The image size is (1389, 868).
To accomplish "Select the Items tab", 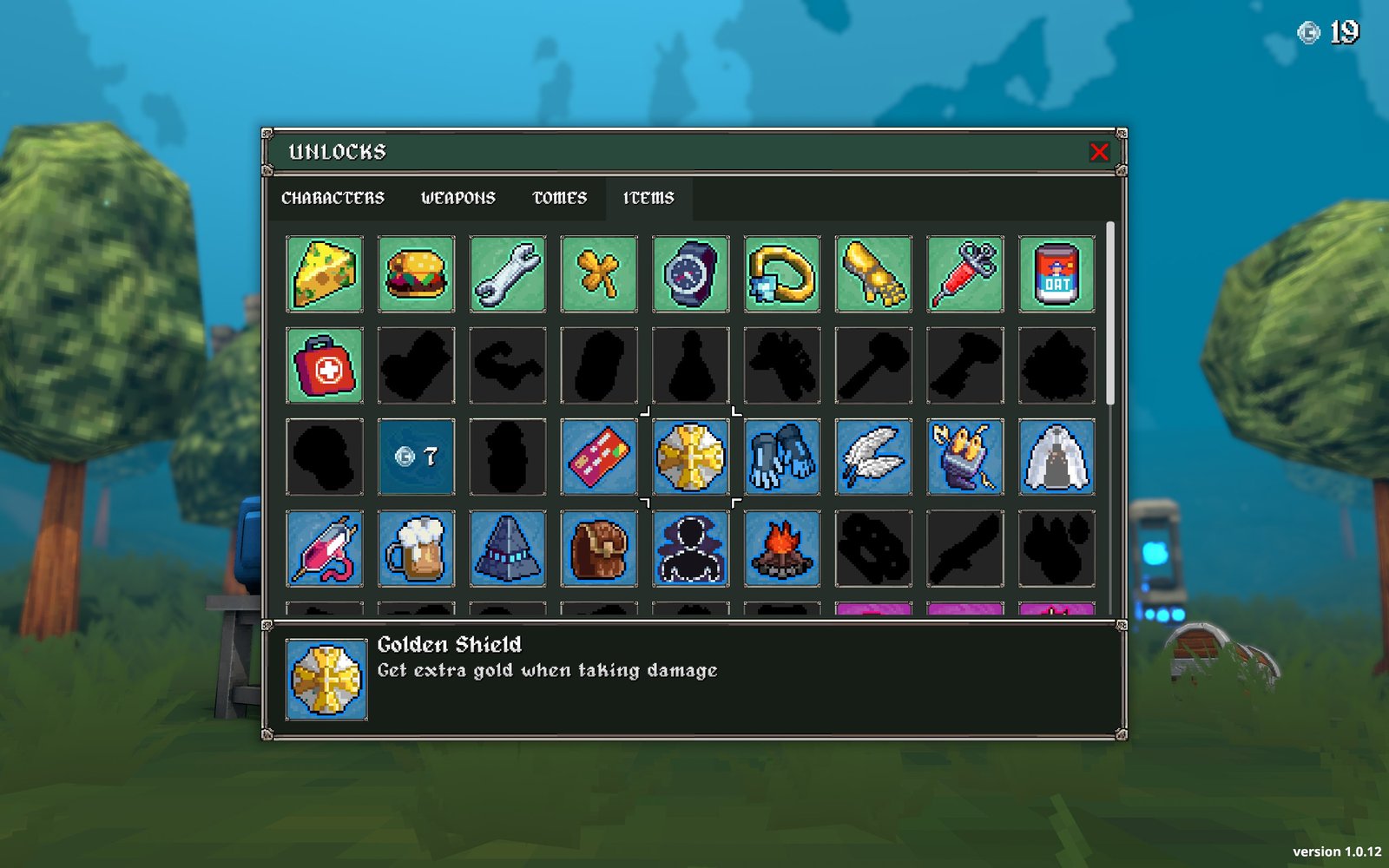I will [648, 198].
